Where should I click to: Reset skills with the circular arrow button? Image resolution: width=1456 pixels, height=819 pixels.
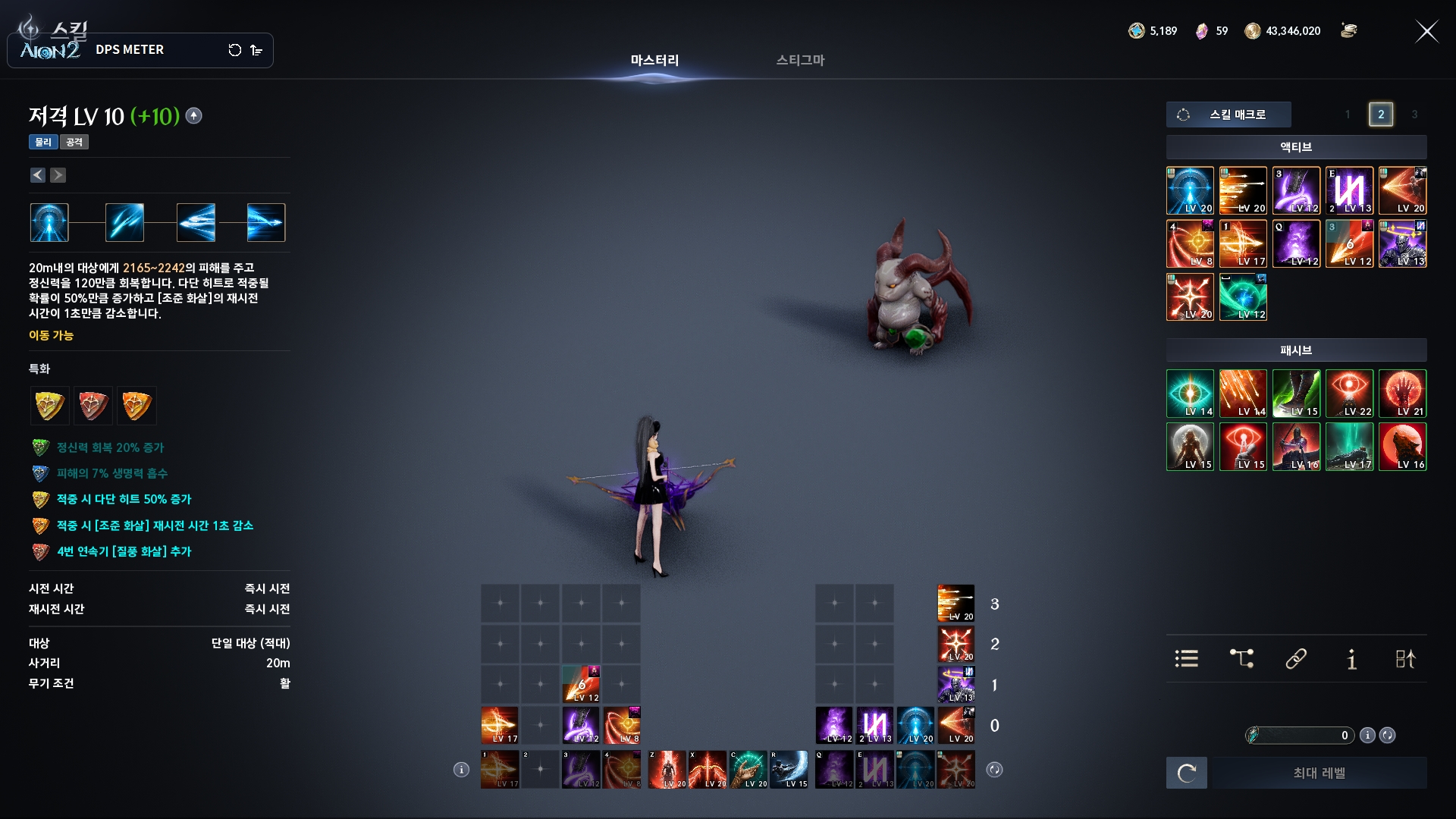pyautogui.click(x=1187, y=773)
